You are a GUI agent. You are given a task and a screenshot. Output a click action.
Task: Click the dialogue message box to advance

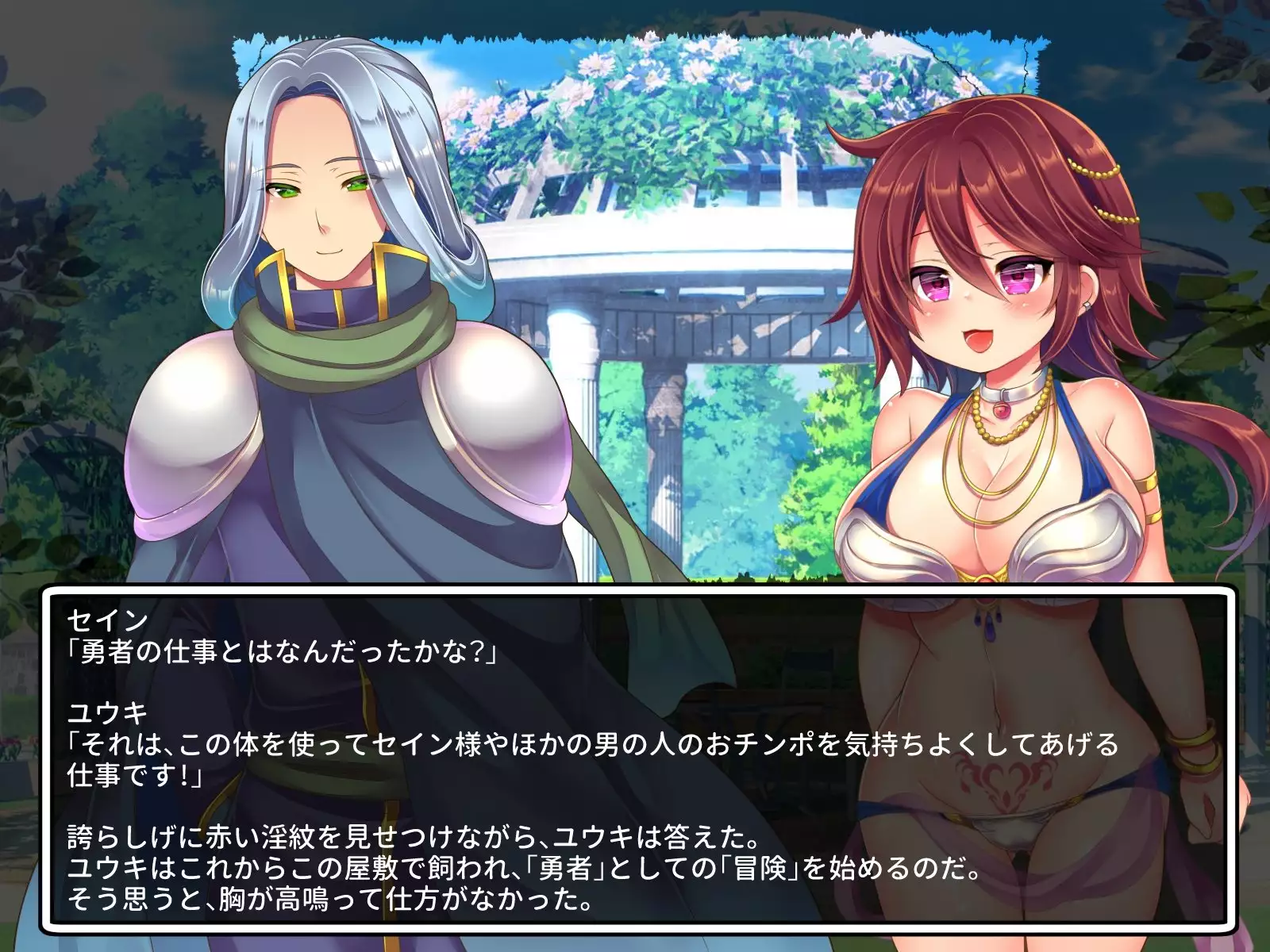pos(638,757)
